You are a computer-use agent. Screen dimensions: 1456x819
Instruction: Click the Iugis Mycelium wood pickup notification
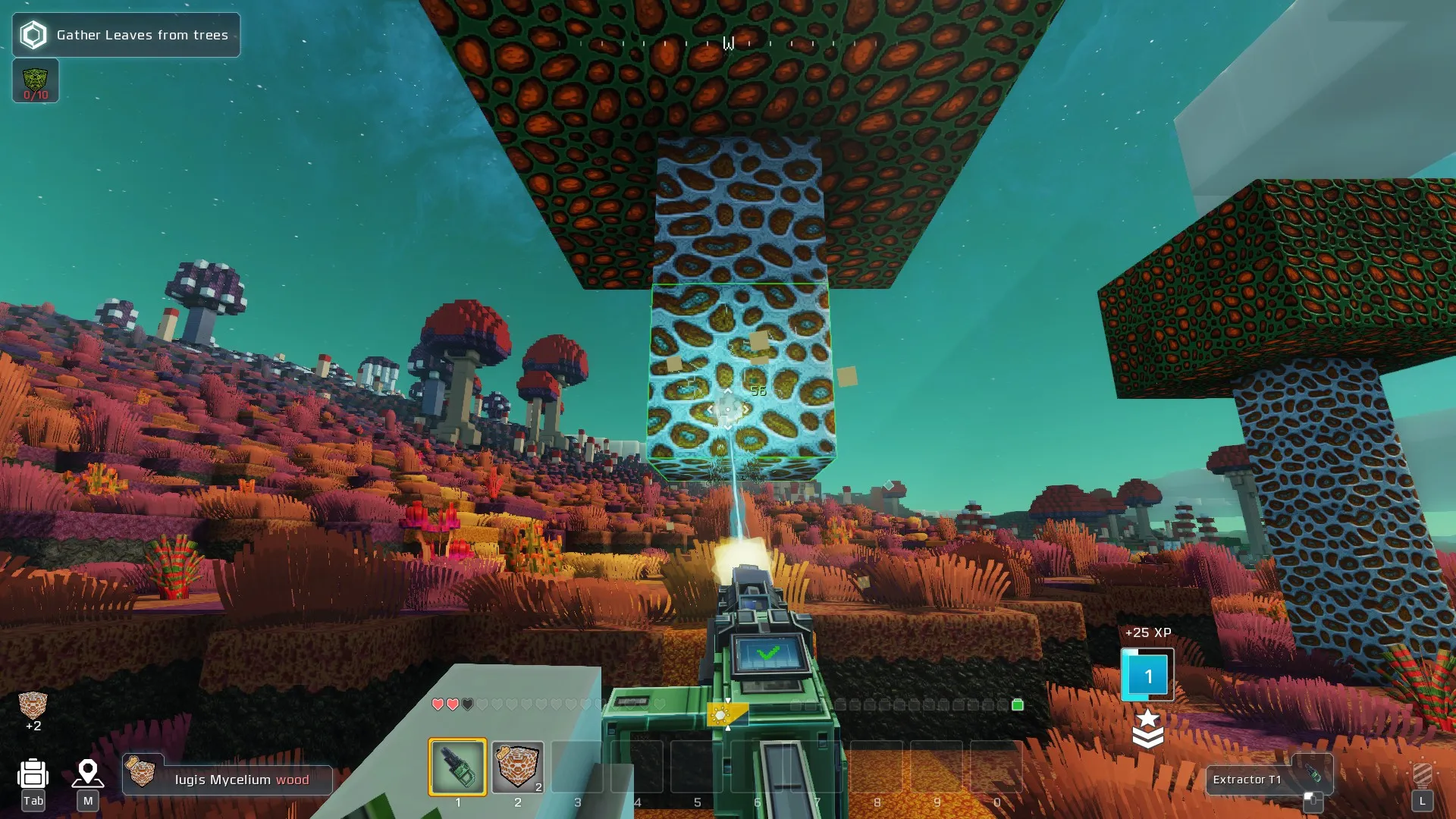click(x=227, y=780)
